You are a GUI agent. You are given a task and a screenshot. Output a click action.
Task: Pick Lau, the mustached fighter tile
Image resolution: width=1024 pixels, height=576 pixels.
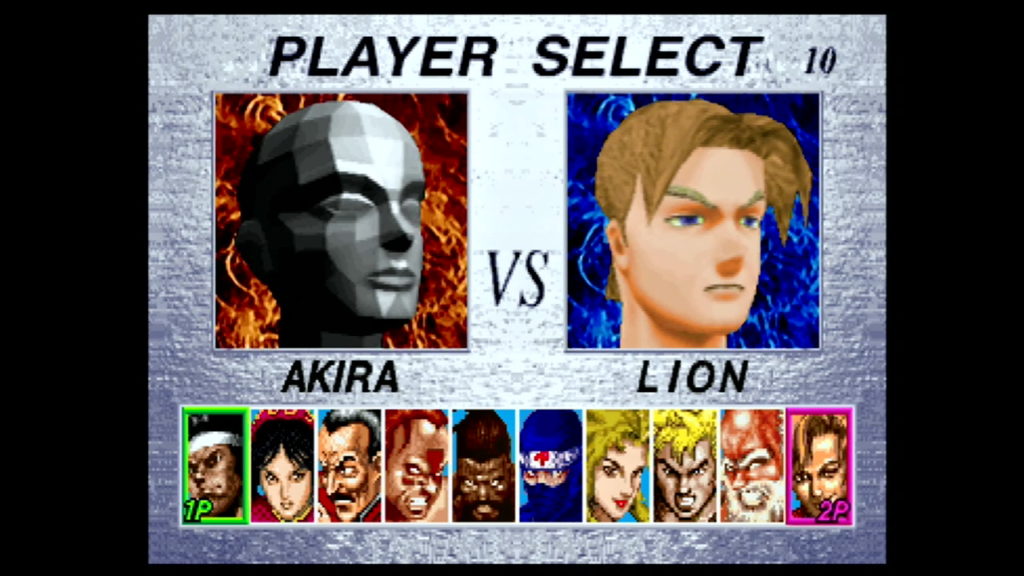pos(349,465)
